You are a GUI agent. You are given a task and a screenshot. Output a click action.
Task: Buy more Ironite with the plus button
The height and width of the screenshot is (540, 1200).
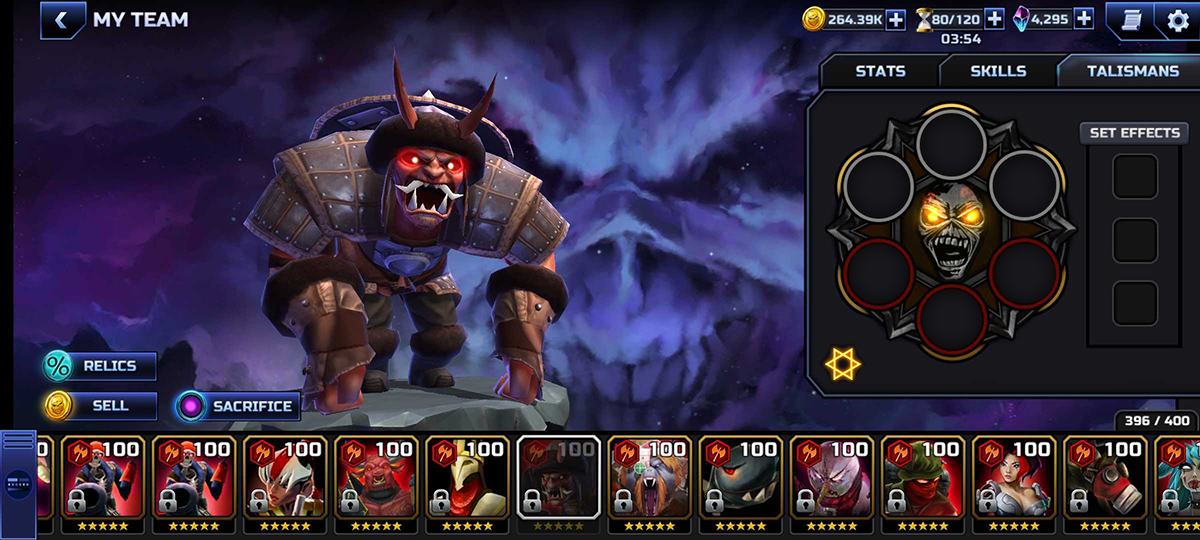1084,19
